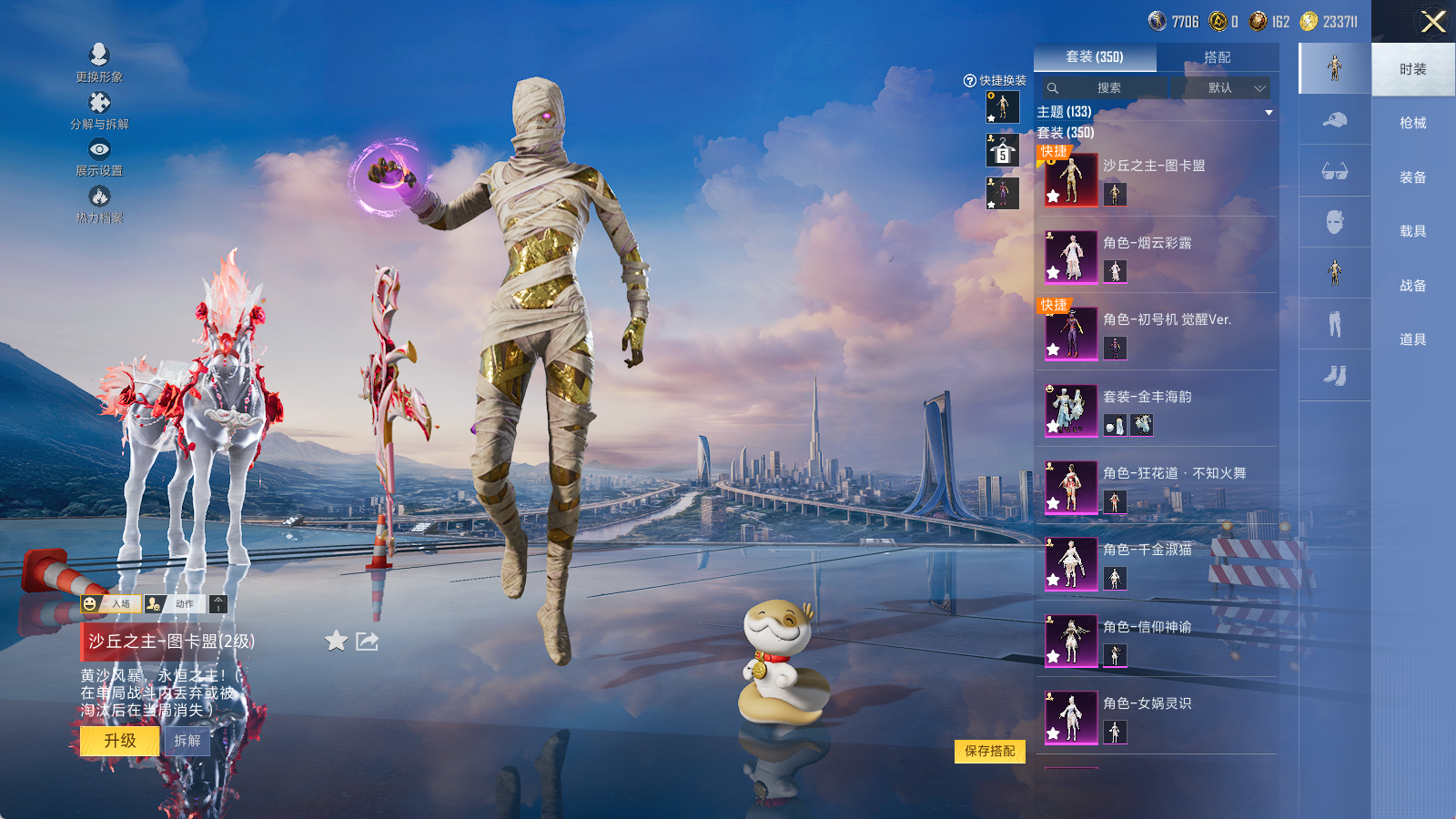Screen dimensions: 1456x819
Task: Switch to the 搭配 tab
Action: pos(1217,57)
